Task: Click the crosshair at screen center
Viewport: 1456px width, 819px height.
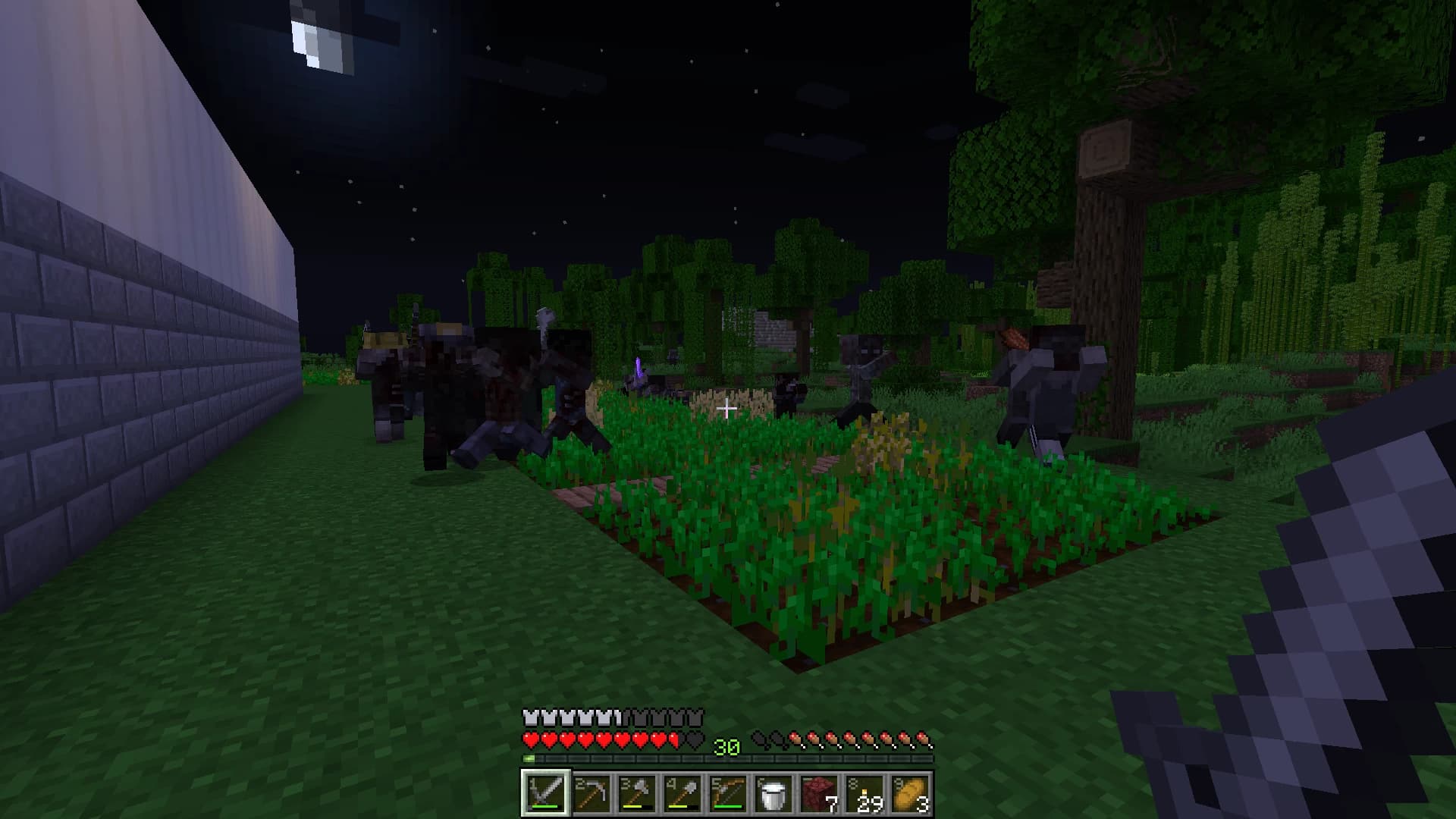Action: 727,409
